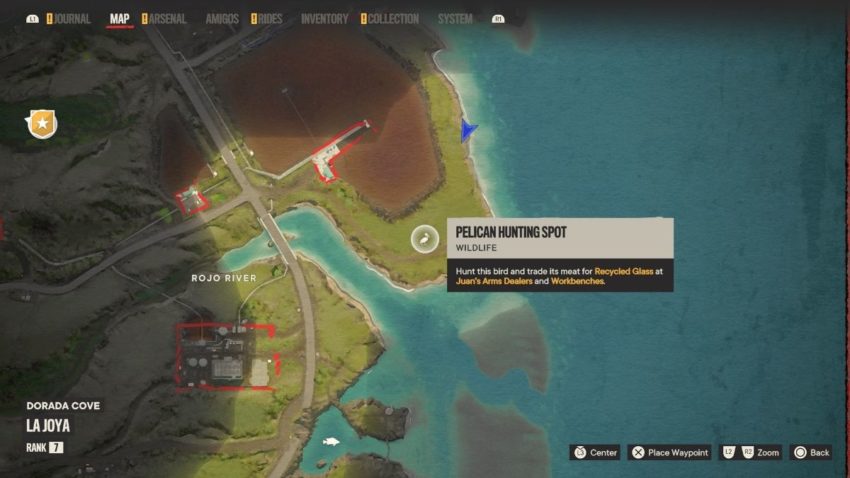Screen dimensions: 850x478
Task: Switch to the System tab
Action: coord(455,19)
